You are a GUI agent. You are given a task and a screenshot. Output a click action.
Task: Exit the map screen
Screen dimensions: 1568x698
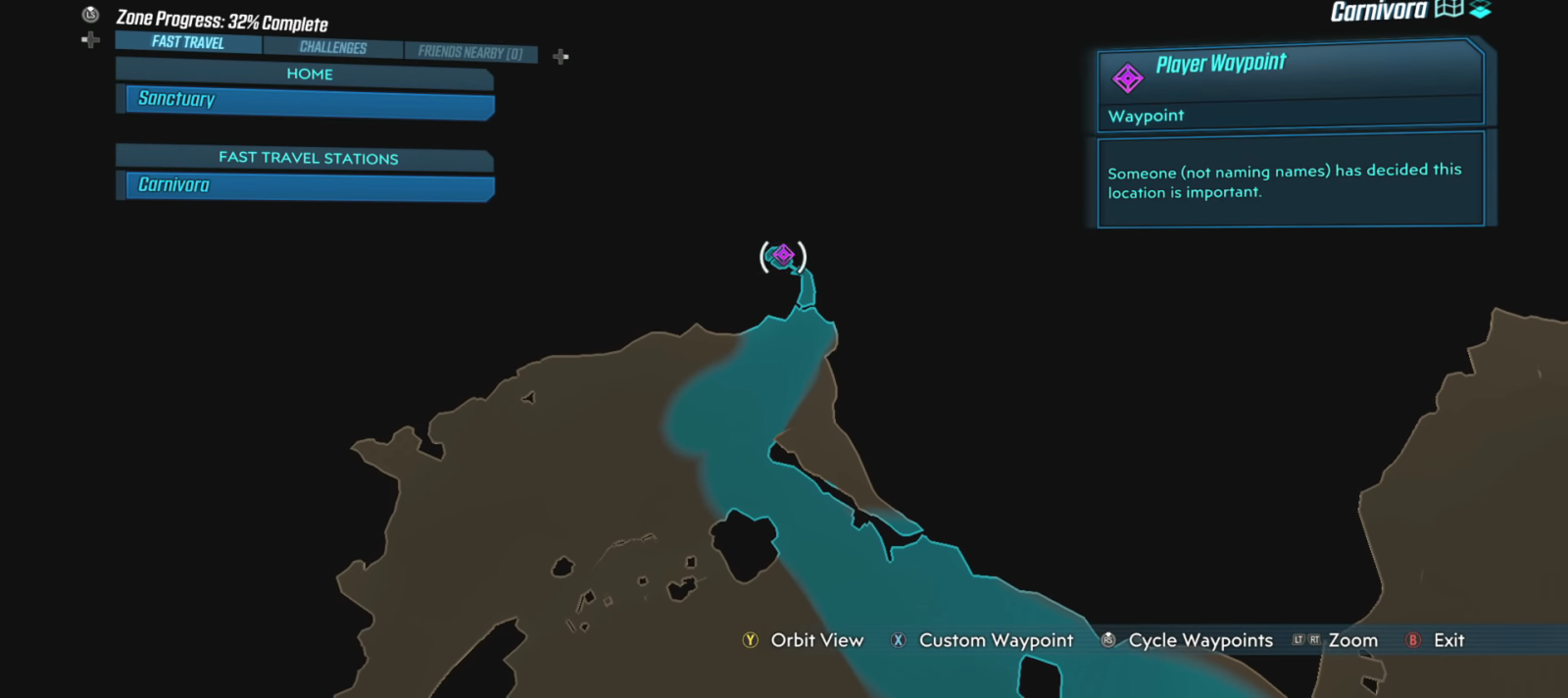click(x=1437, y=640)
